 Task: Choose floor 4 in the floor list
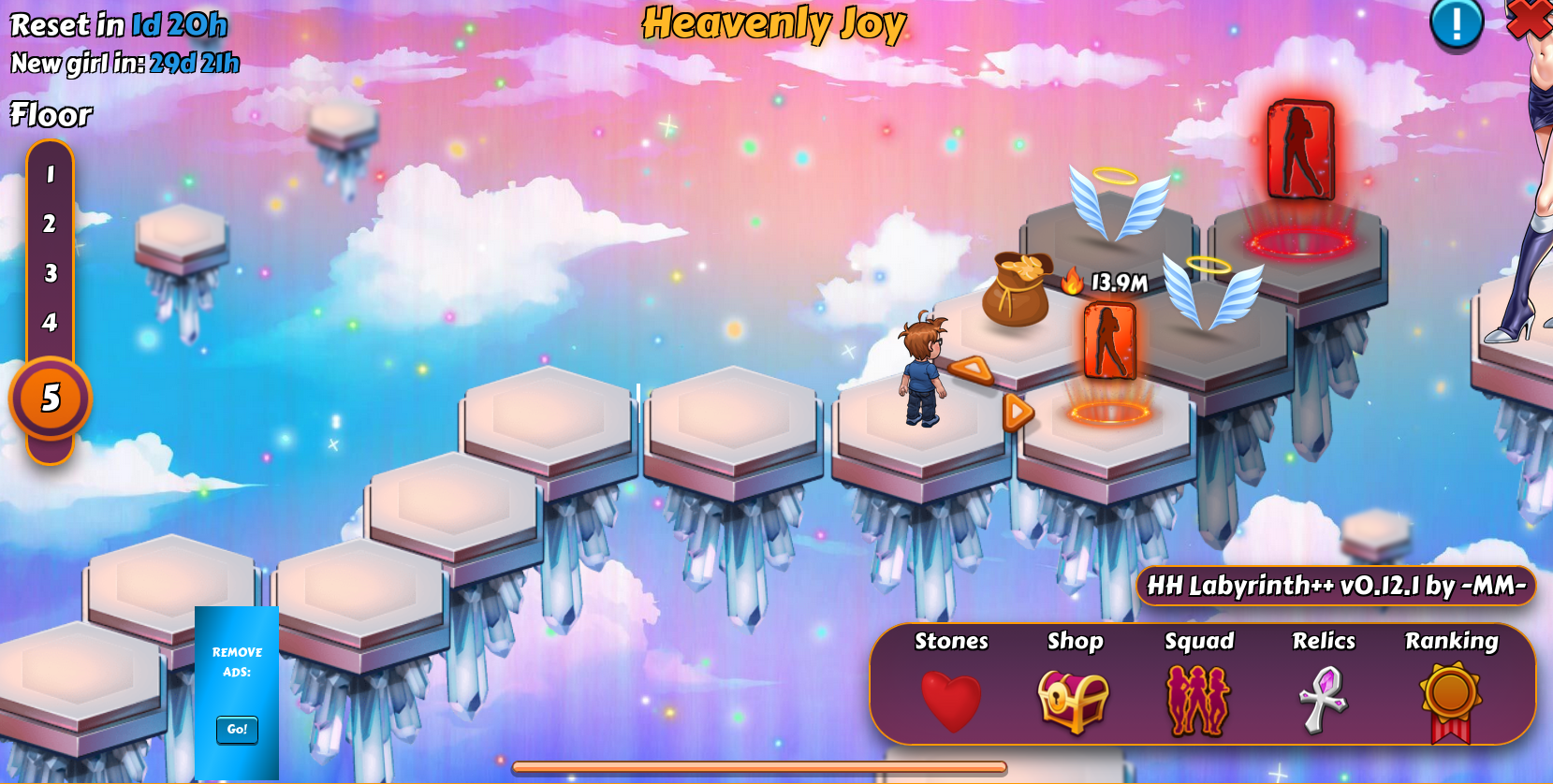pos(51,323)
